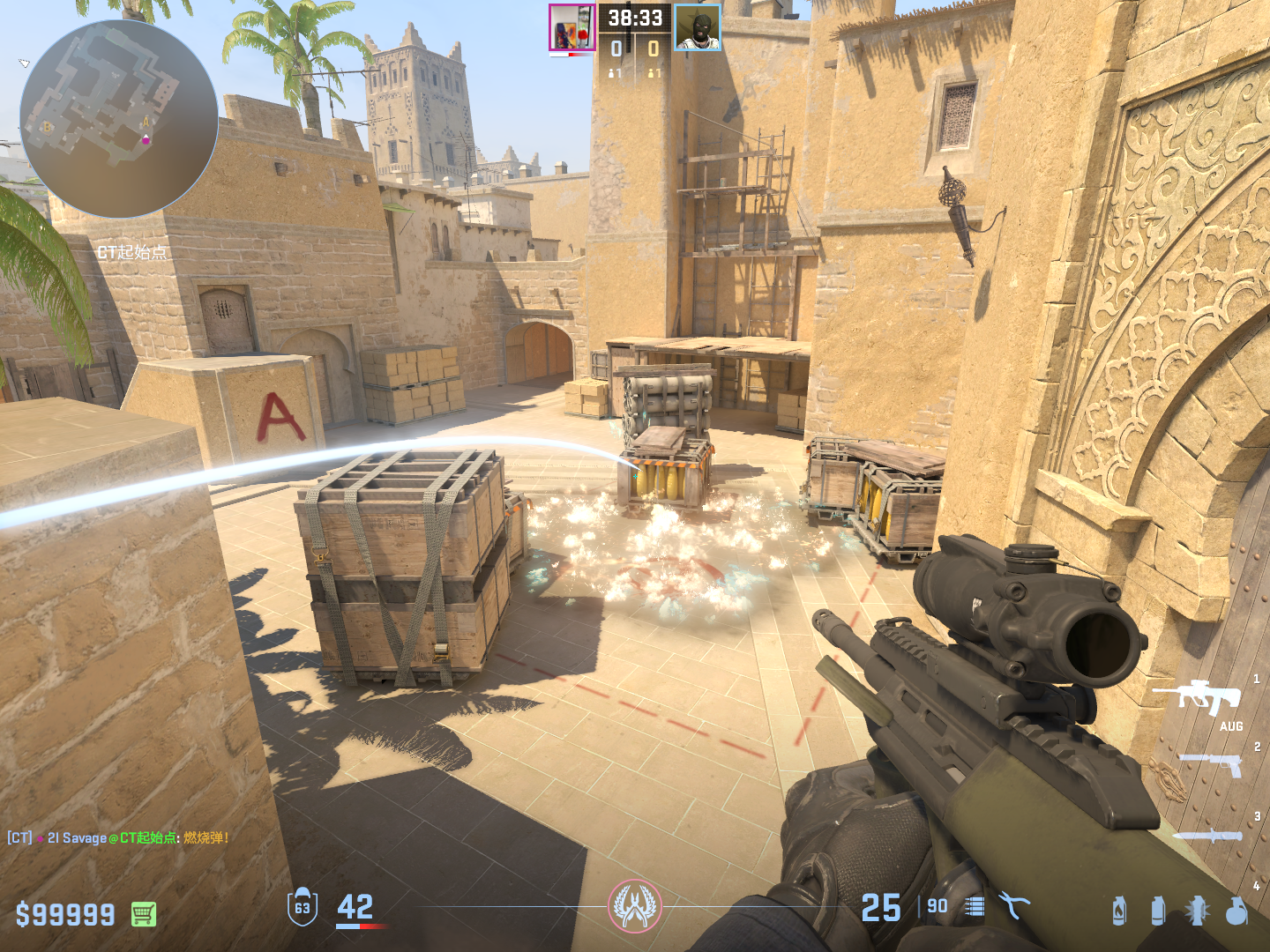Click the masked terrorist player avatar
Screen dimensions: 1270x952
point(698,28)
